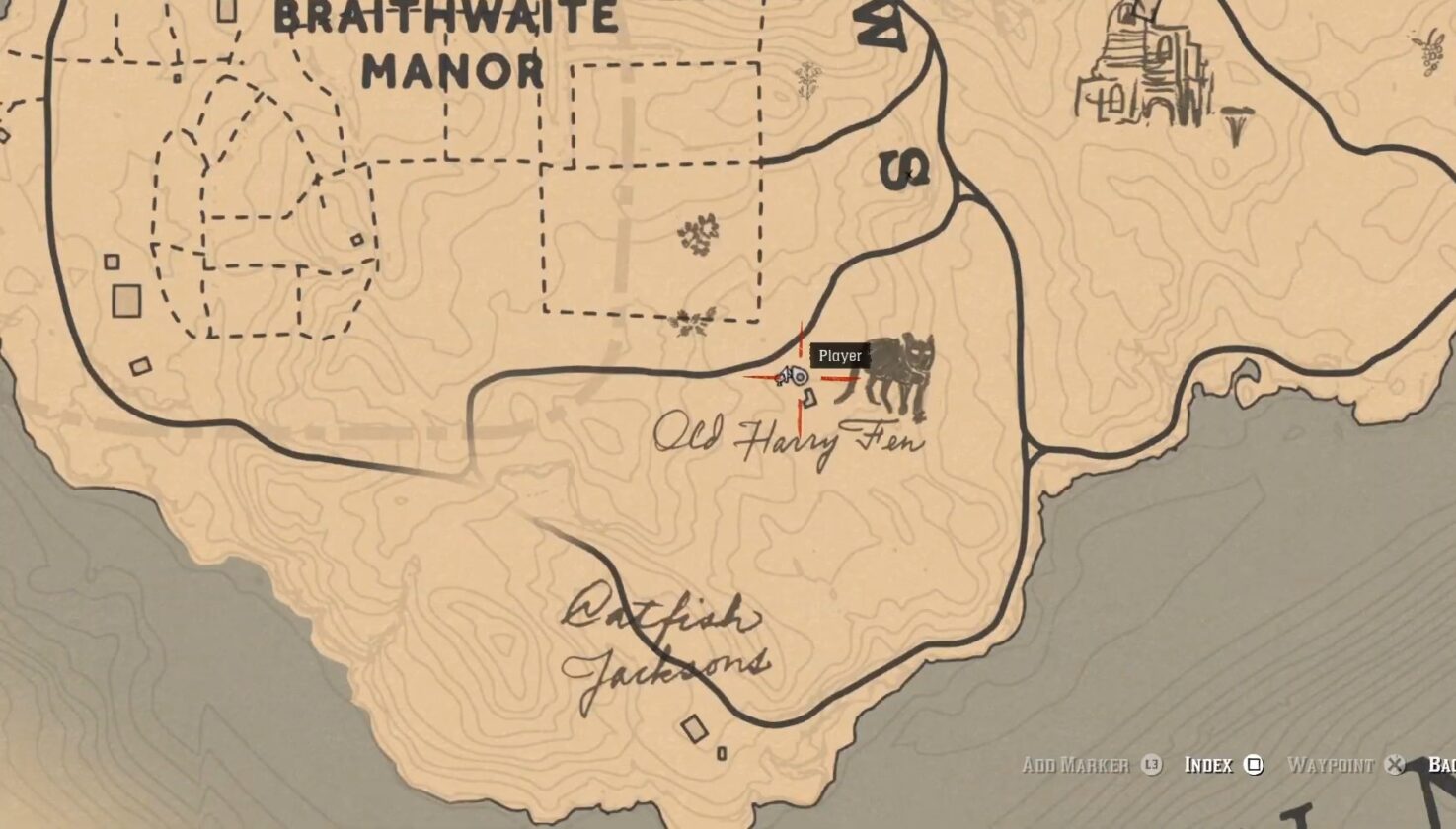Select the herb marker on the dashed boundary

point(691,321)
